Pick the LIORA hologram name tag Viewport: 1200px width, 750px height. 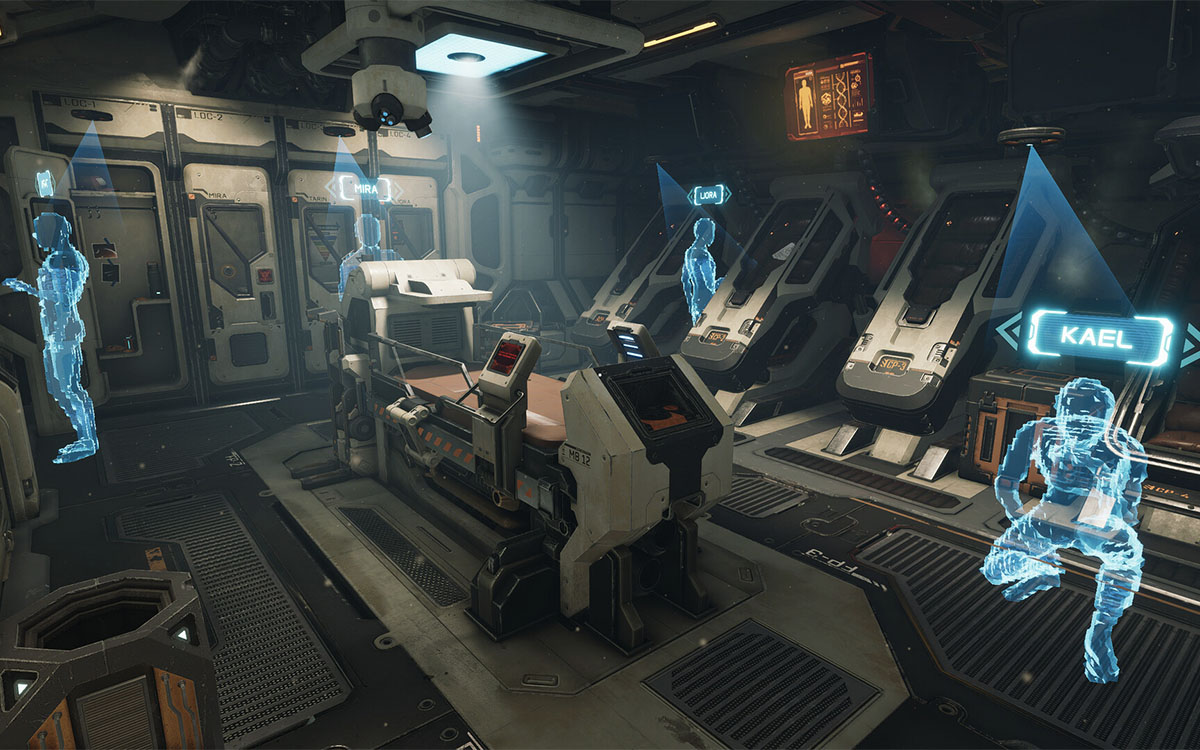[x=709, y=194]
